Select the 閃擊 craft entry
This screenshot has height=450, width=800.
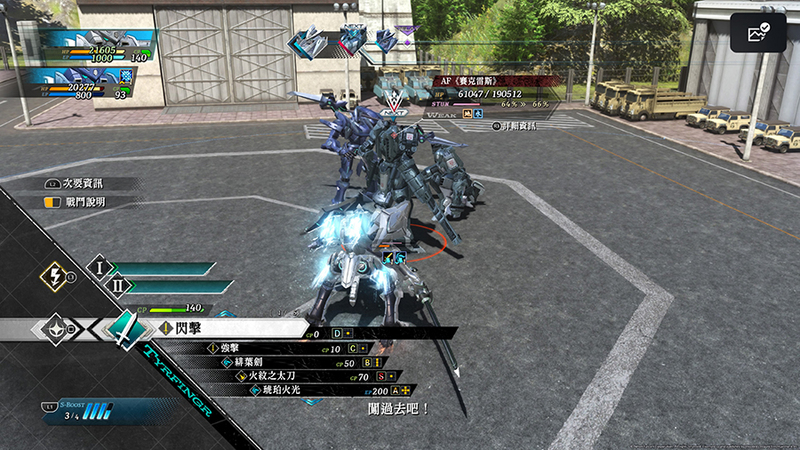tap(230, 328)
